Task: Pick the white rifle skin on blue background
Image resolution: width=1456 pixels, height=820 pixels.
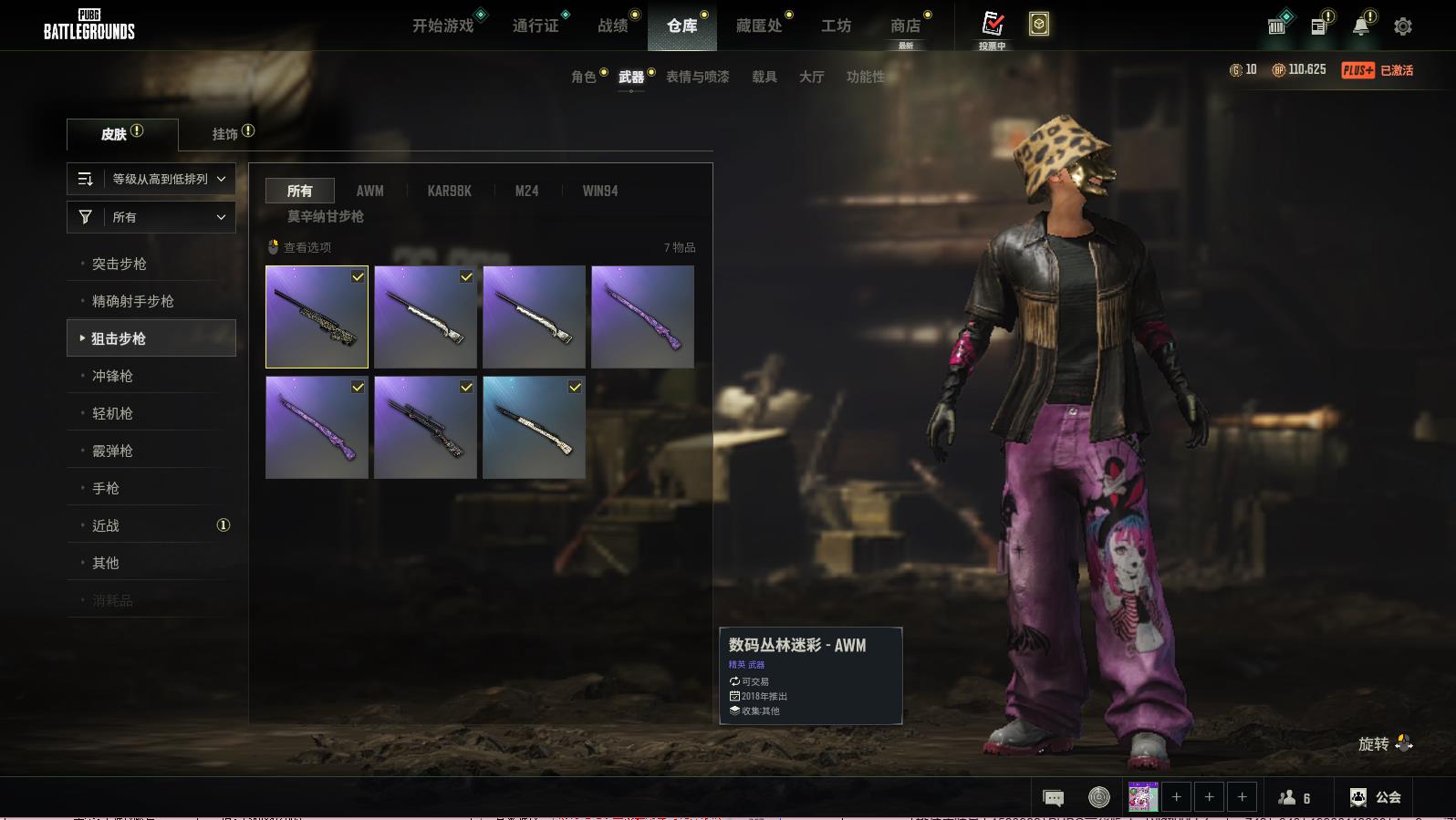Action: click(534, 427)
